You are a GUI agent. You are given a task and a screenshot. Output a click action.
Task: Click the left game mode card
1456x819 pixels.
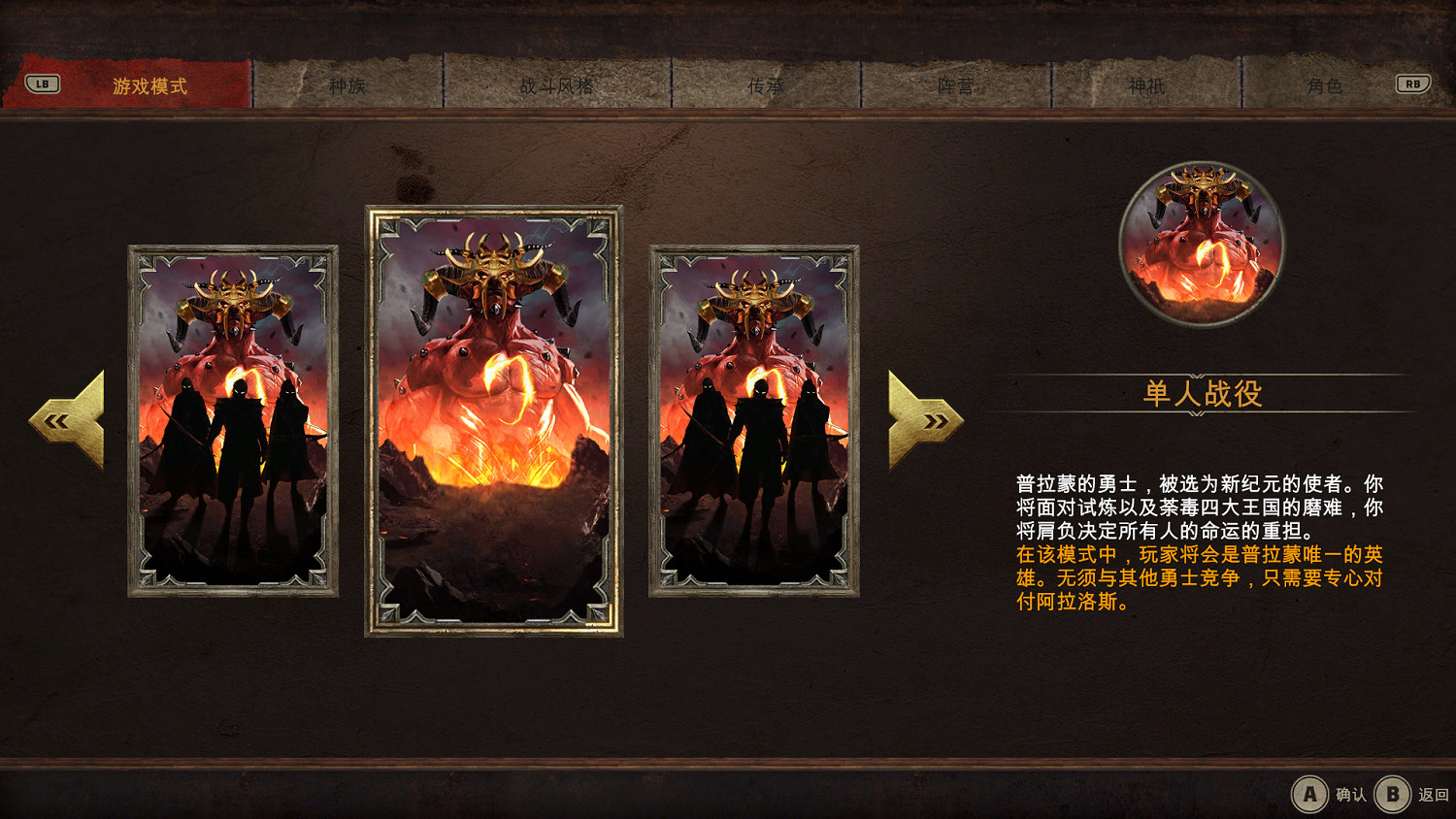coord(230,422)
